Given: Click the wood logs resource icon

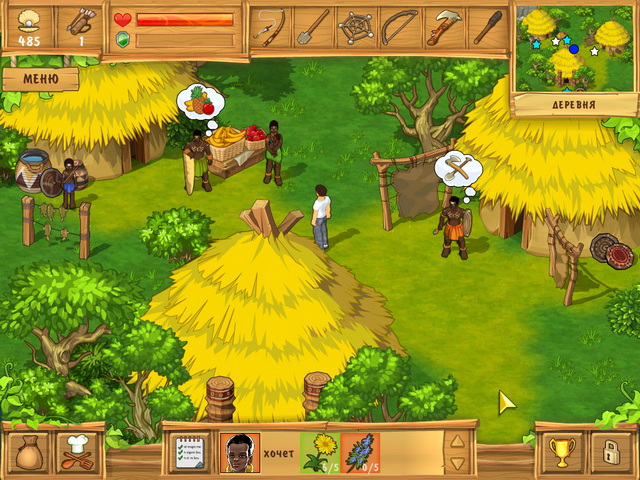Looking at the screenshot, I should (77, 20).
